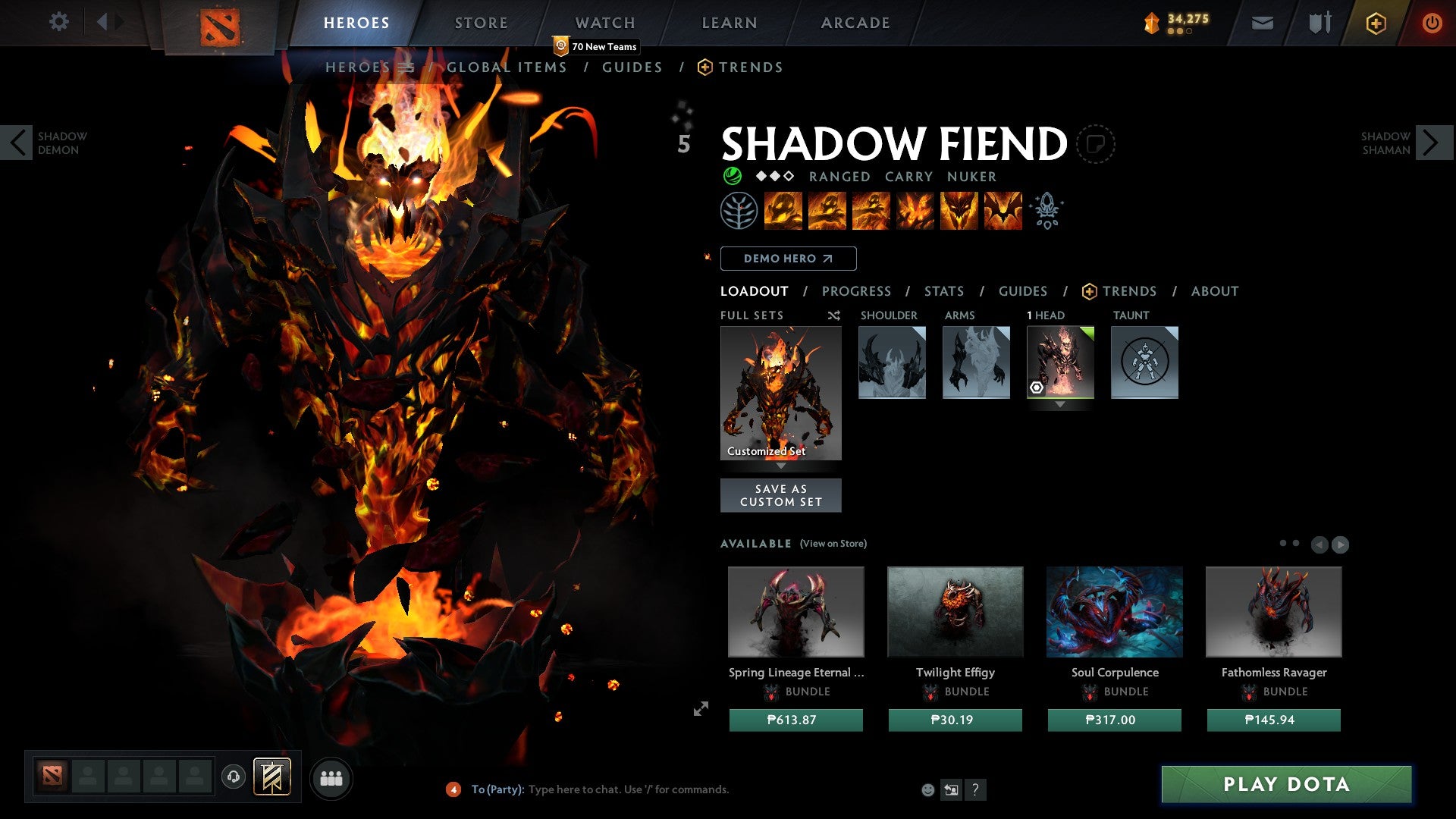This screenshot has width=1456, height=819.
Task: Open the mail/notifications envelope icon
Action: (1263, 23)
